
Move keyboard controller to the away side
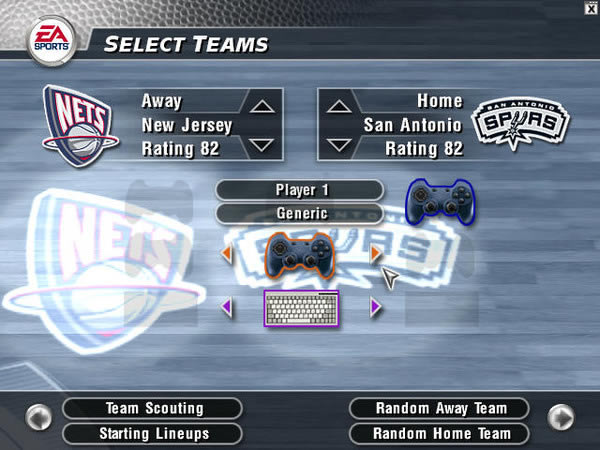[x=226, y=308]
